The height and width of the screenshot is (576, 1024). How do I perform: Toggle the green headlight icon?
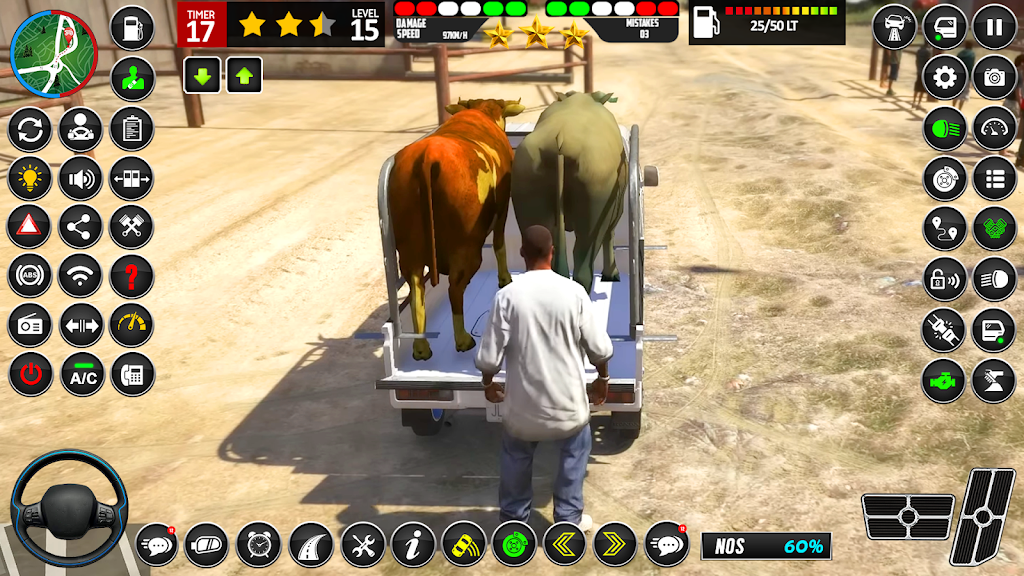click(x=944, y=128)
